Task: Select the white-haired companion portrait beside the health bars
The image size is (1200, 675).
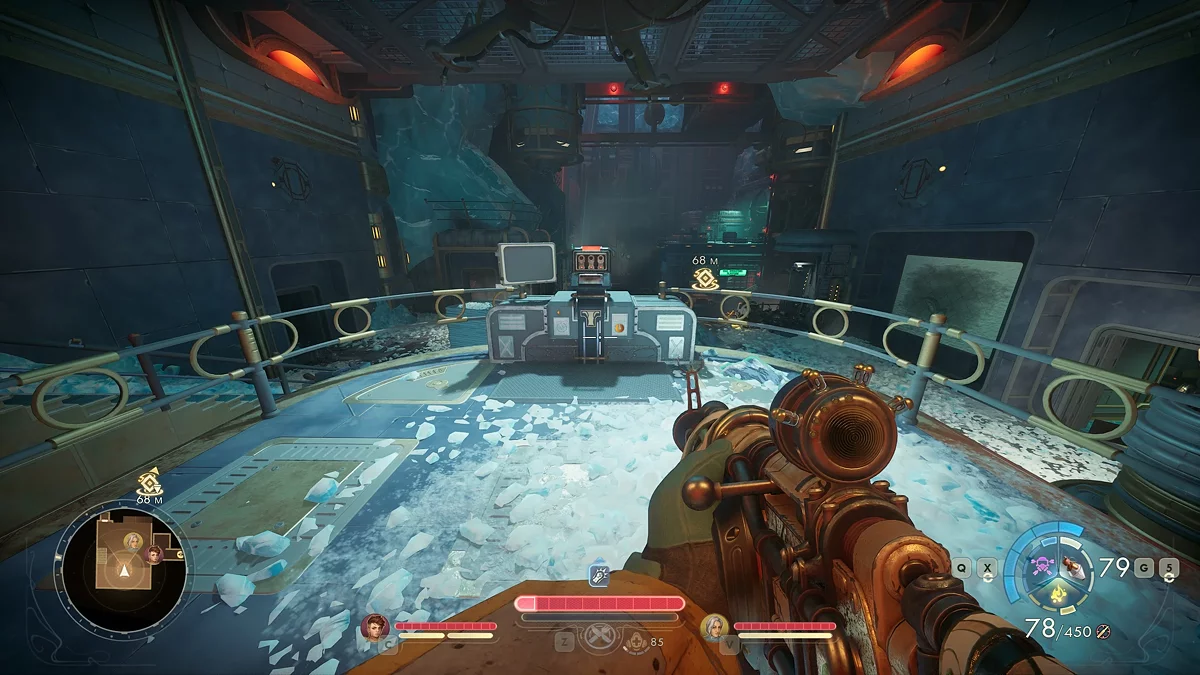Action: point(715,627)
